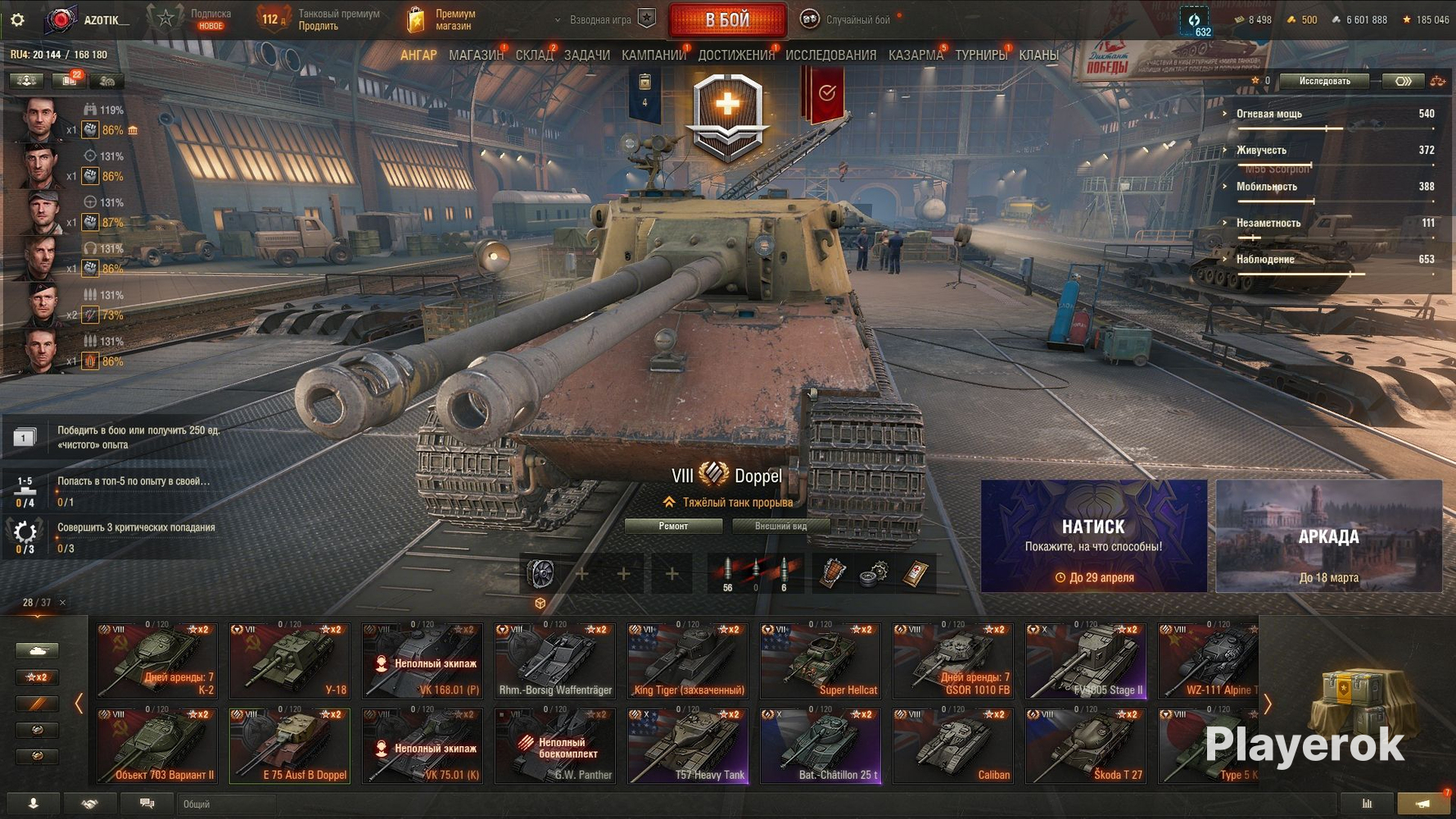Viewport: 1456px width, 819px height.
Task: Open the КЛАНЫ tab
Action: point(1038,56)
